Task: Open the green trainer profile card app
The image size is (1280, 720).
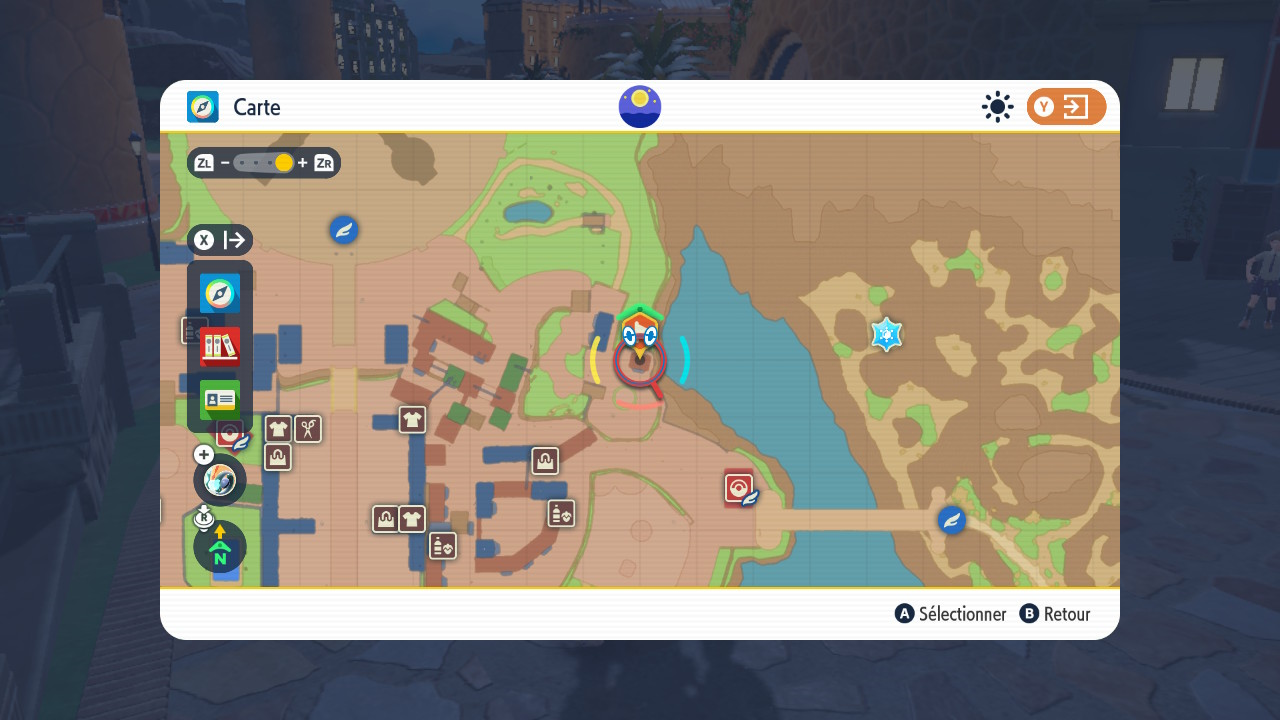Action: pyautogui.click(x=220, y=400)
